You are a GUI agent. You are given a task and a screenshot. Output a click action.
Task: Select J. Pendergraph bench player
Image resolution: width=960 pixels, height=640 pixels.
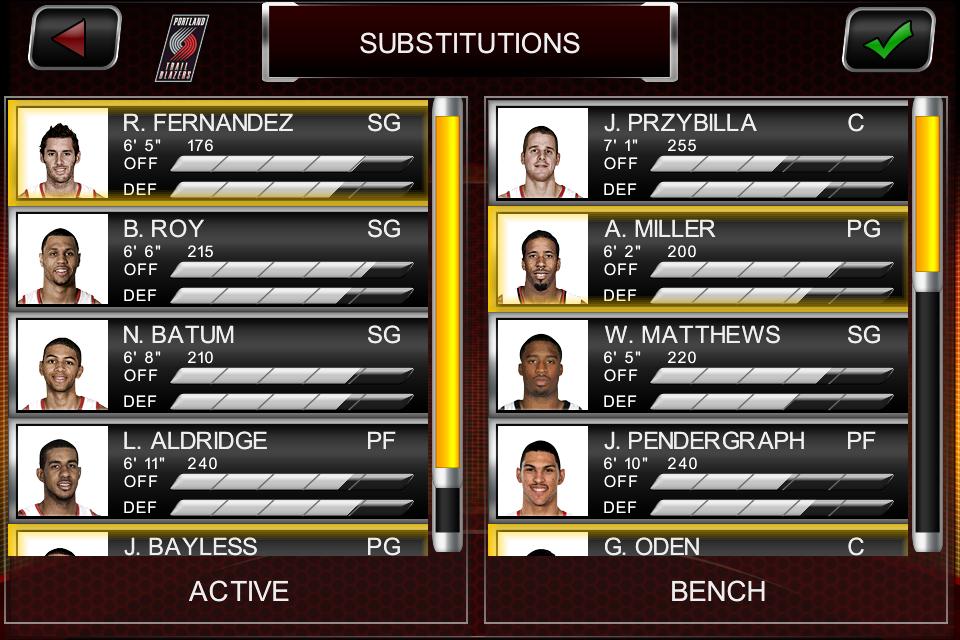pyautogui.click(x=700, y=471)
